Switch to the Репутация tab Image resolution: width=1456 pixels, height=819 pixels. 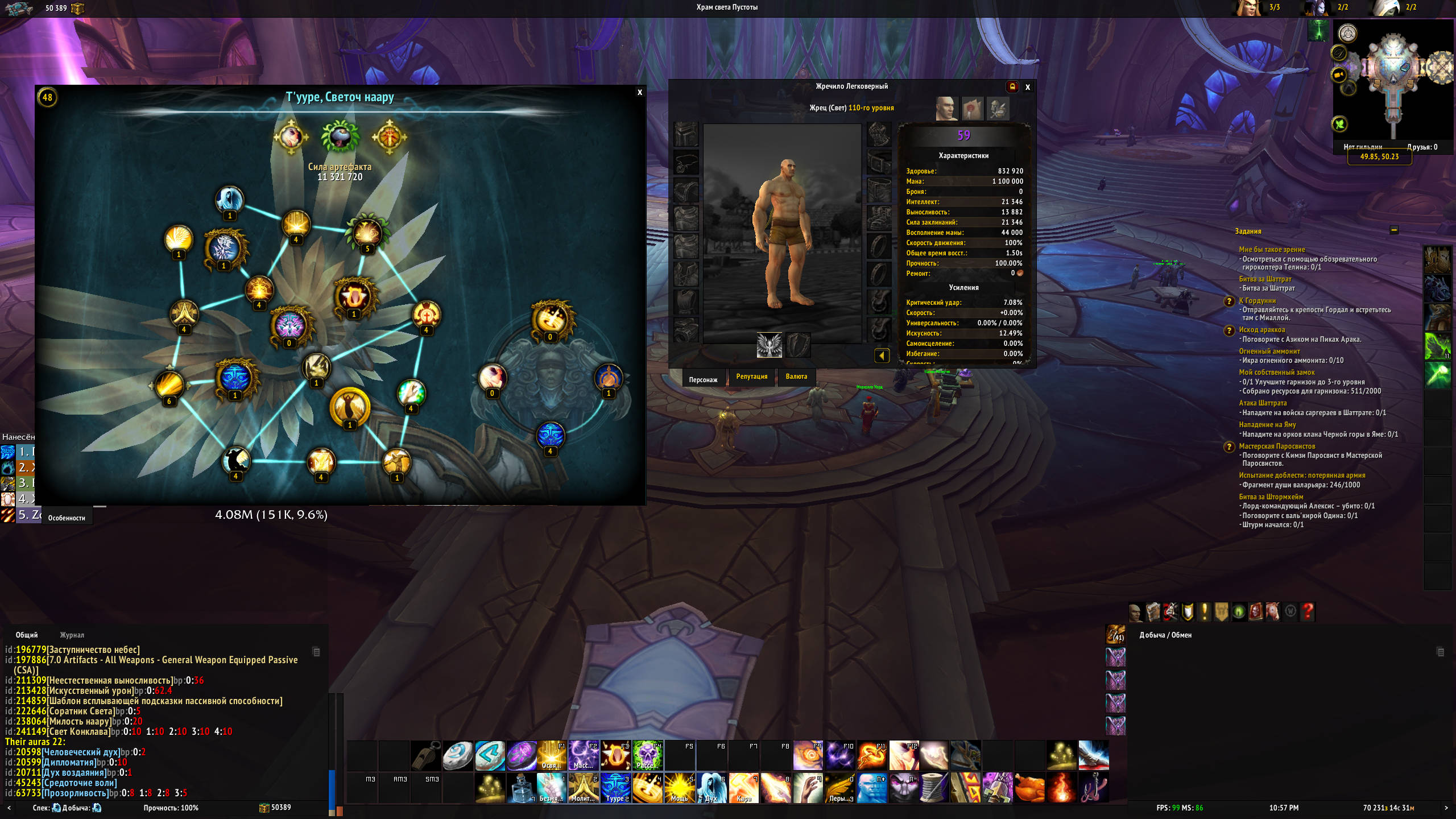[751, 377]
